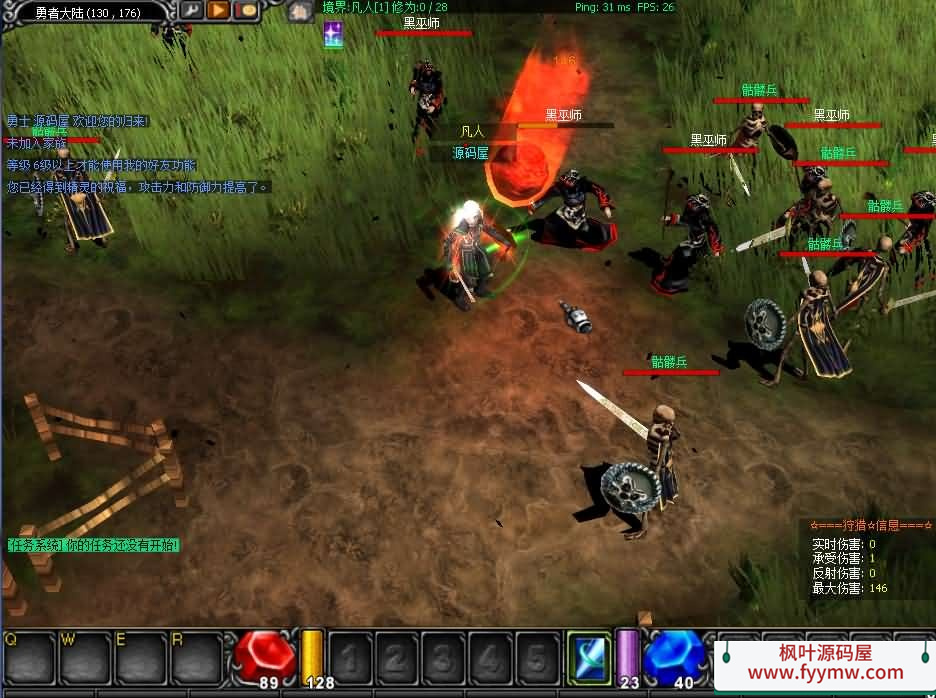
Task: Select hotbar slot 1
Action: [351, 657]
